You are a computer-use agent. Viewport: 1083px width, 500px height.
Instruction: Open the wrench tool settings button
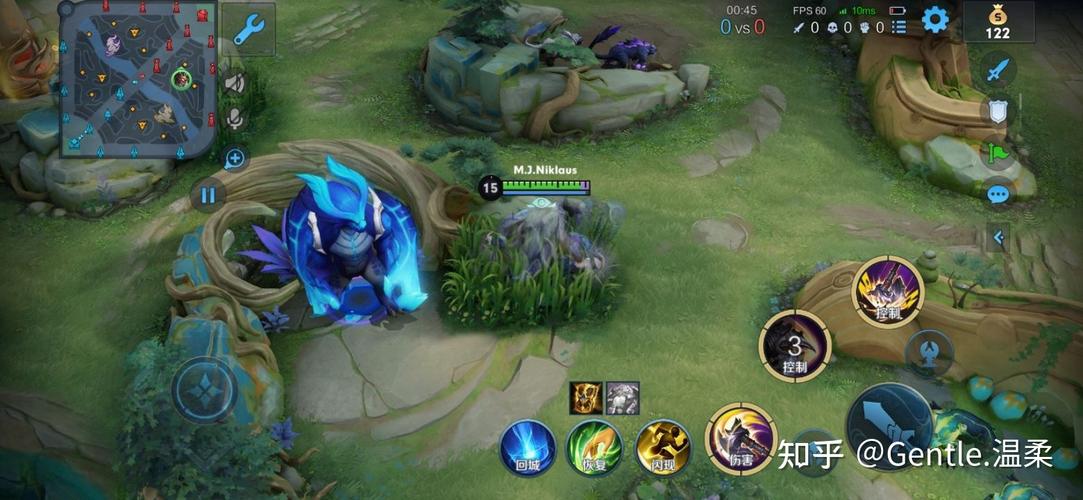[248, 29]
